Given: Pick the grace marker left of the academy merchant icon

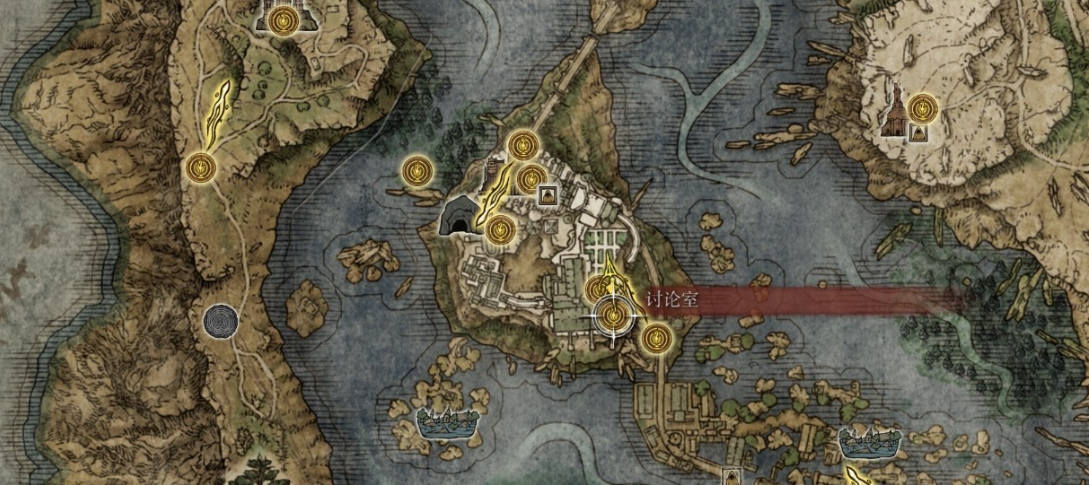Looking at the screenshot, I should pos(530,180).
